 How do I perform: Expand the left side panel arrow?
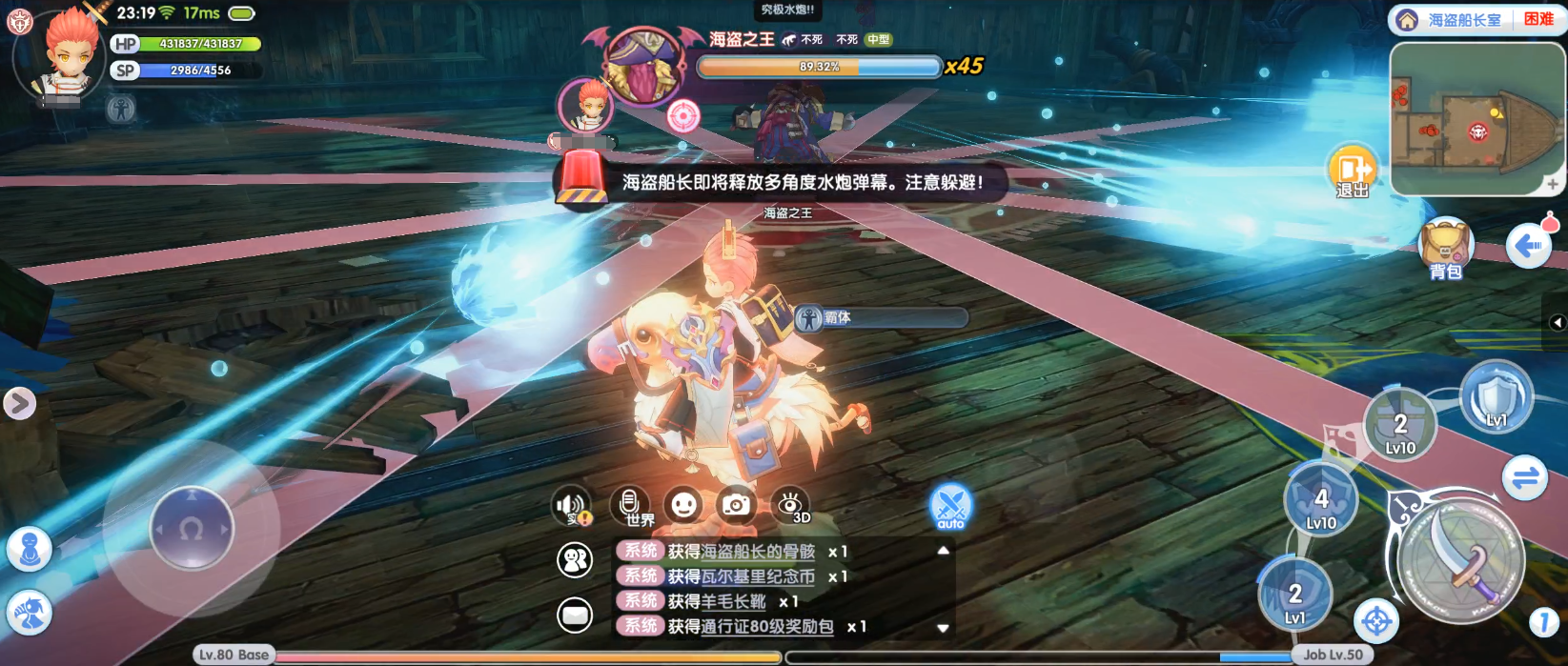tap(19, 404)
